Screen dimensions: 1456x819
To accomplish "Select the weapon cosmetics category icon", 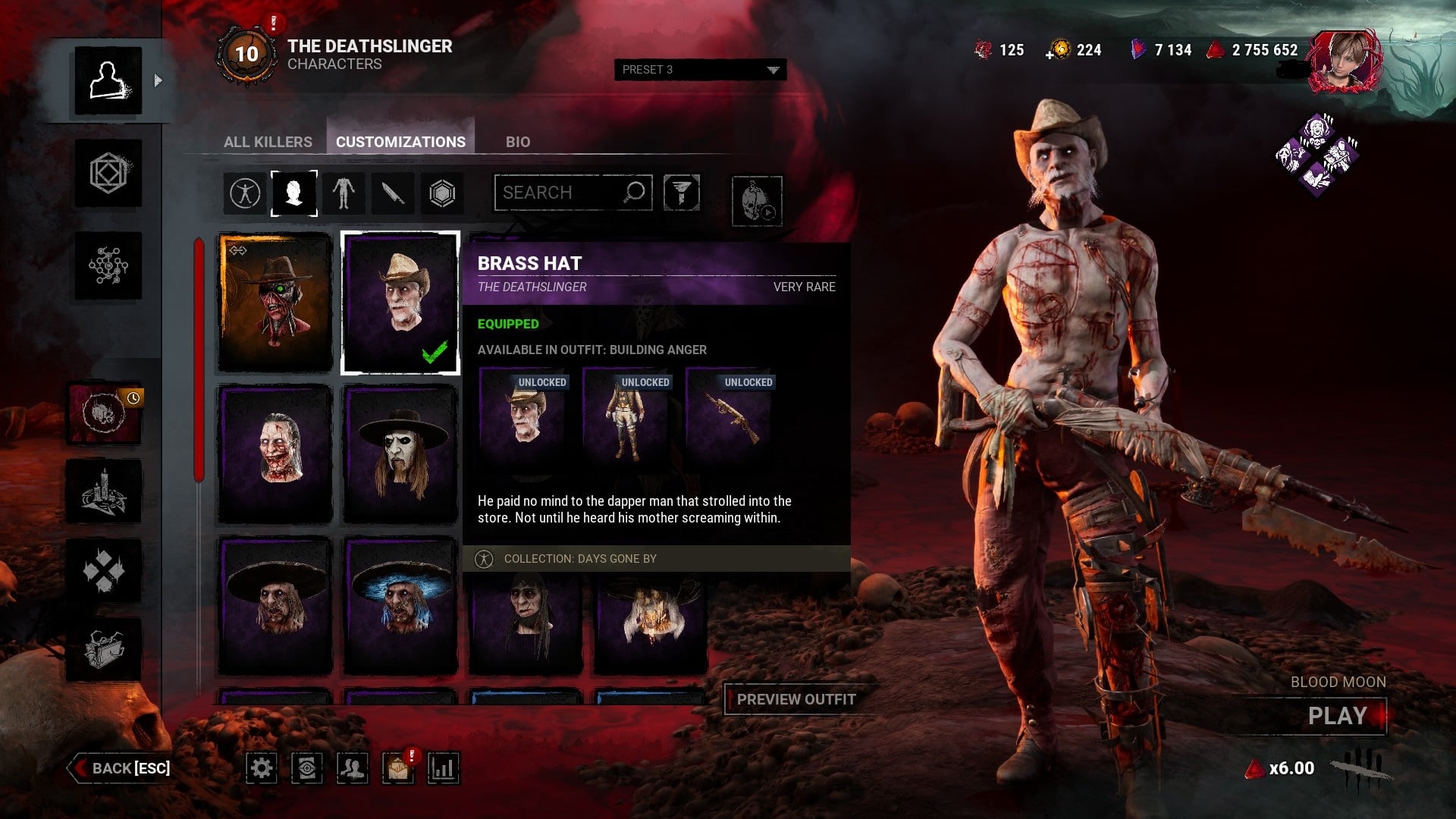I will click(x=392, y=193).
